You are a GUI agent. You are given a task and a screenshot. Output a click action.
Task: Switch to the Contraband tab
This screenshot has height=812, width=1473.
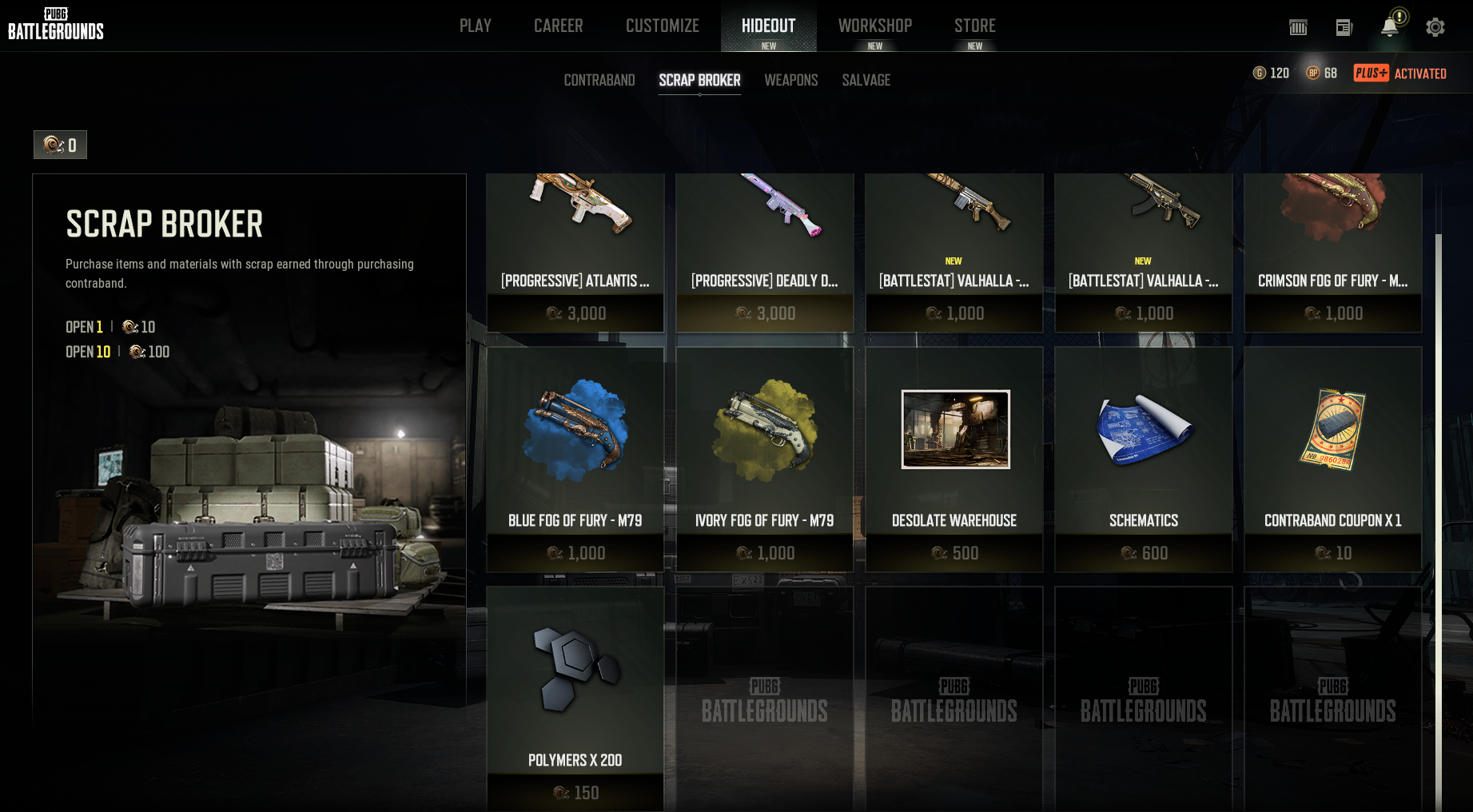point(599,80)
